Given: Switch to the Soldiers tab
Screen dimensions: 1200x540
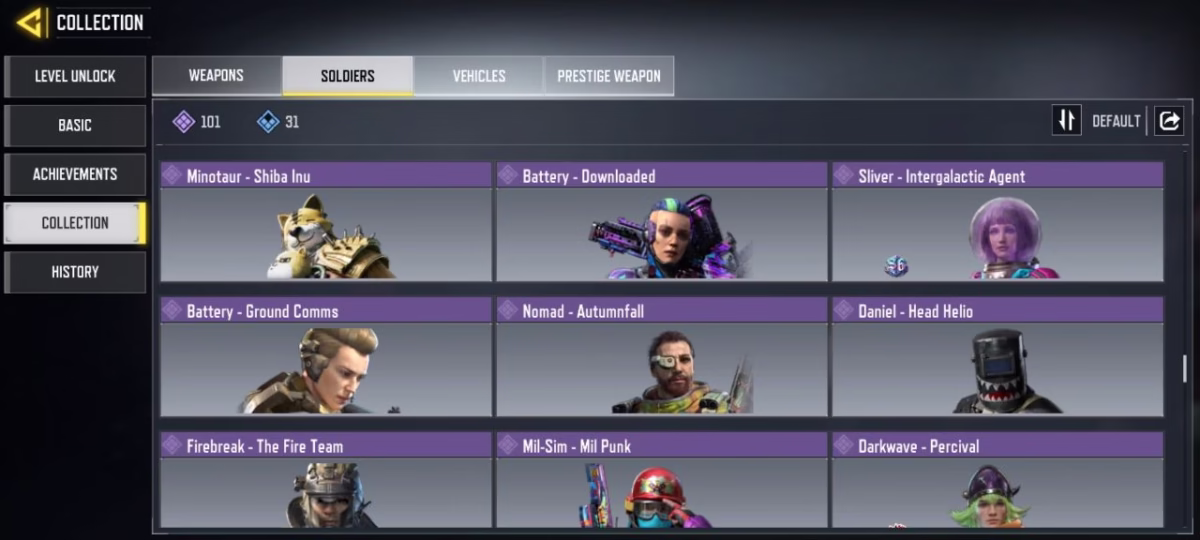Looking at the screenshot, I should click(x=347, y=76).
